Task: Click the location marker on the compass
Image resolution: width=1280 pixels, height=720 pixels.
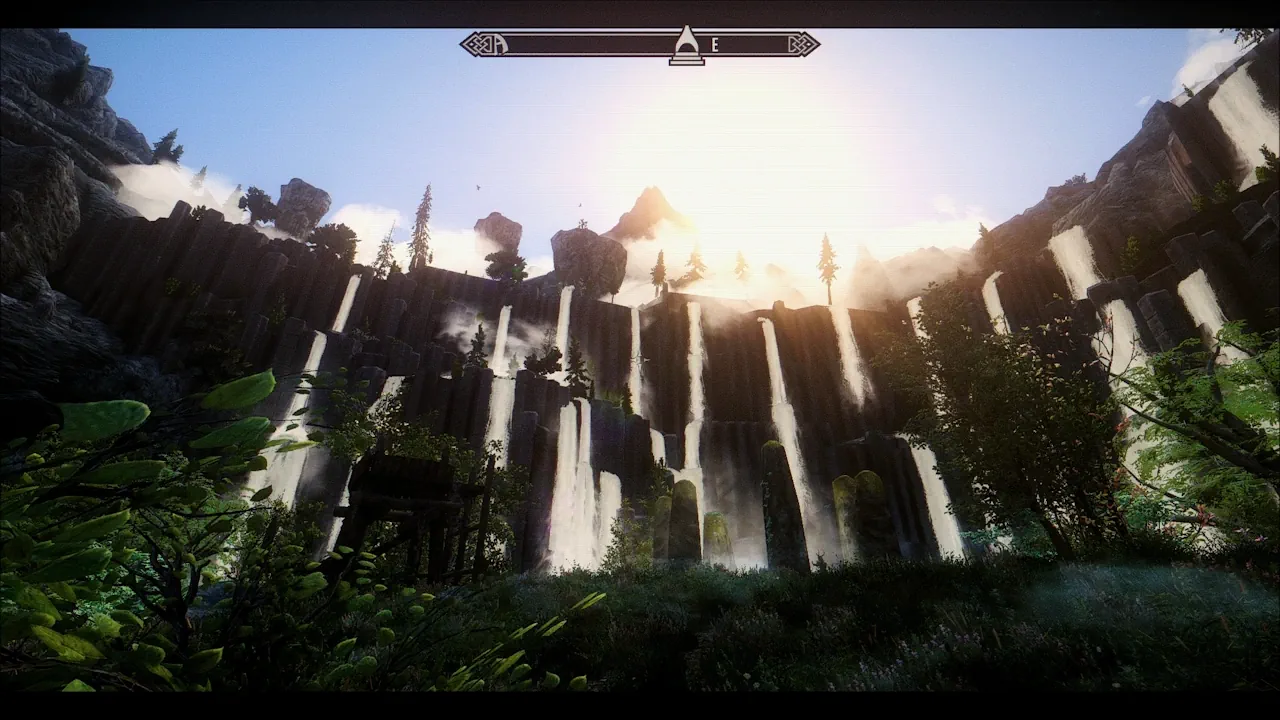Action: pyautogui.click(x=686, y=46)
